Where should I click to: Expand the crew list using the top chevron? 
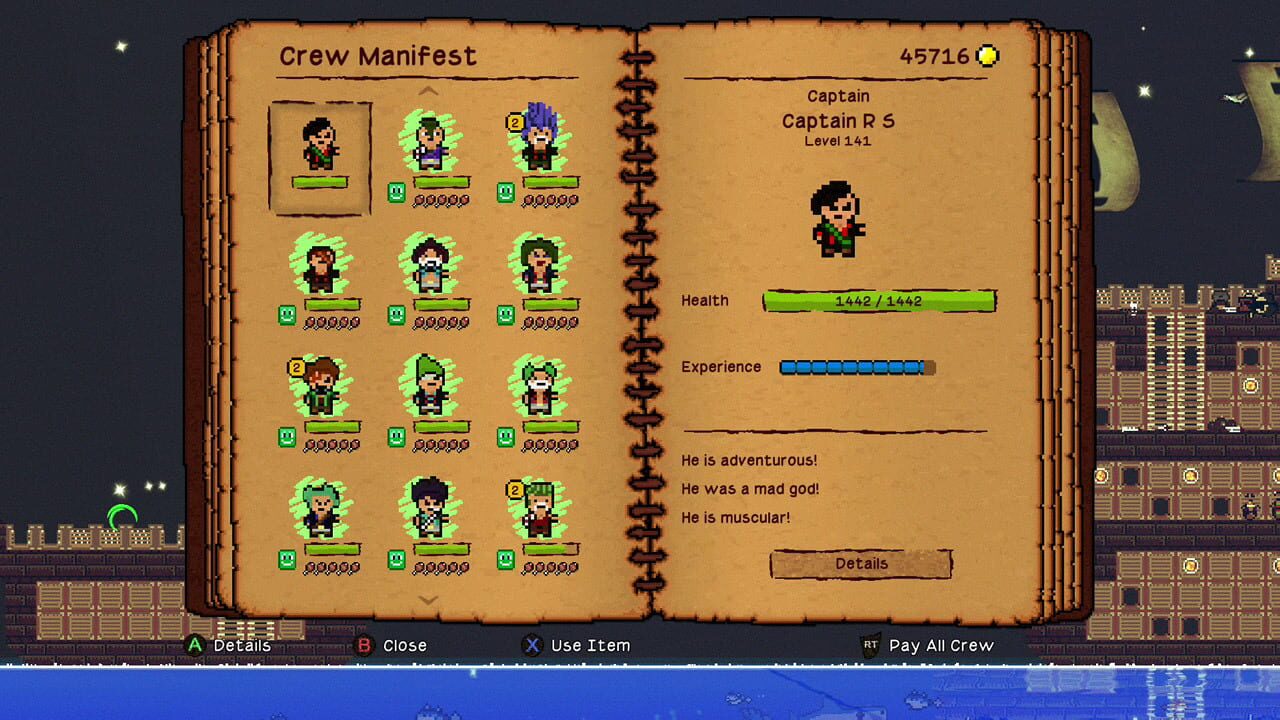(430, 90)
